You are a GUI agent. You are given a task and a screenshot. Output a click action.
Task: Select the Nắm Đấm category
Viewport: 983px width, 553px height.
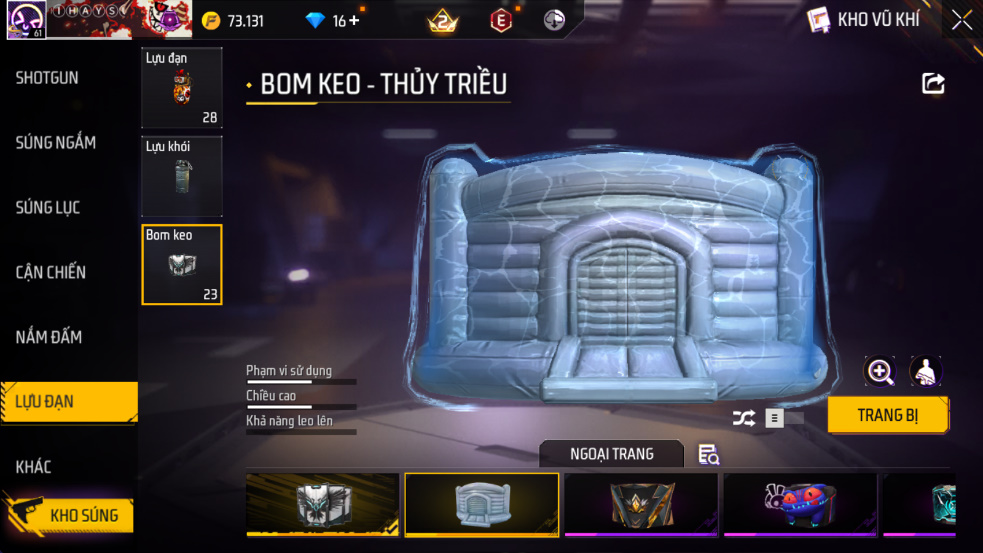pos(49,337)
